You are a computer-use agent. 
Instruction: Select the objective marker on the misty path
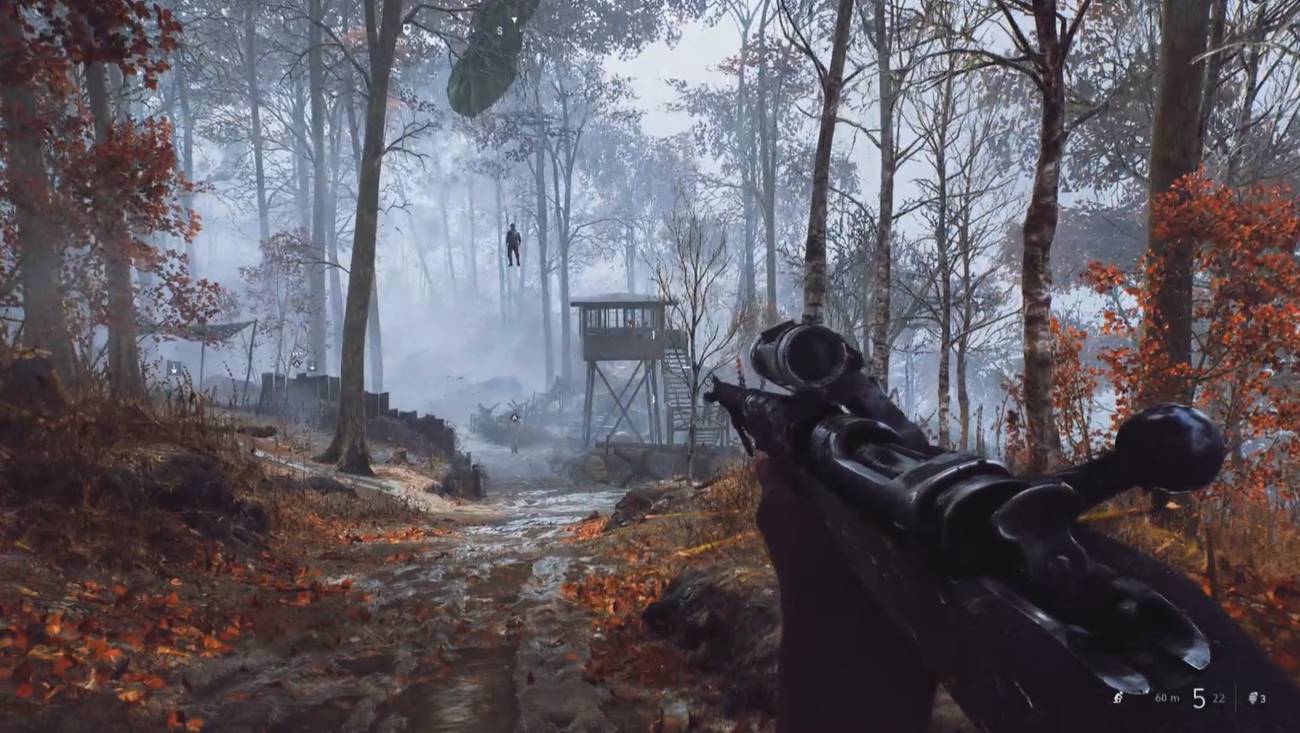pyautogui.click(x=514, y=418)
